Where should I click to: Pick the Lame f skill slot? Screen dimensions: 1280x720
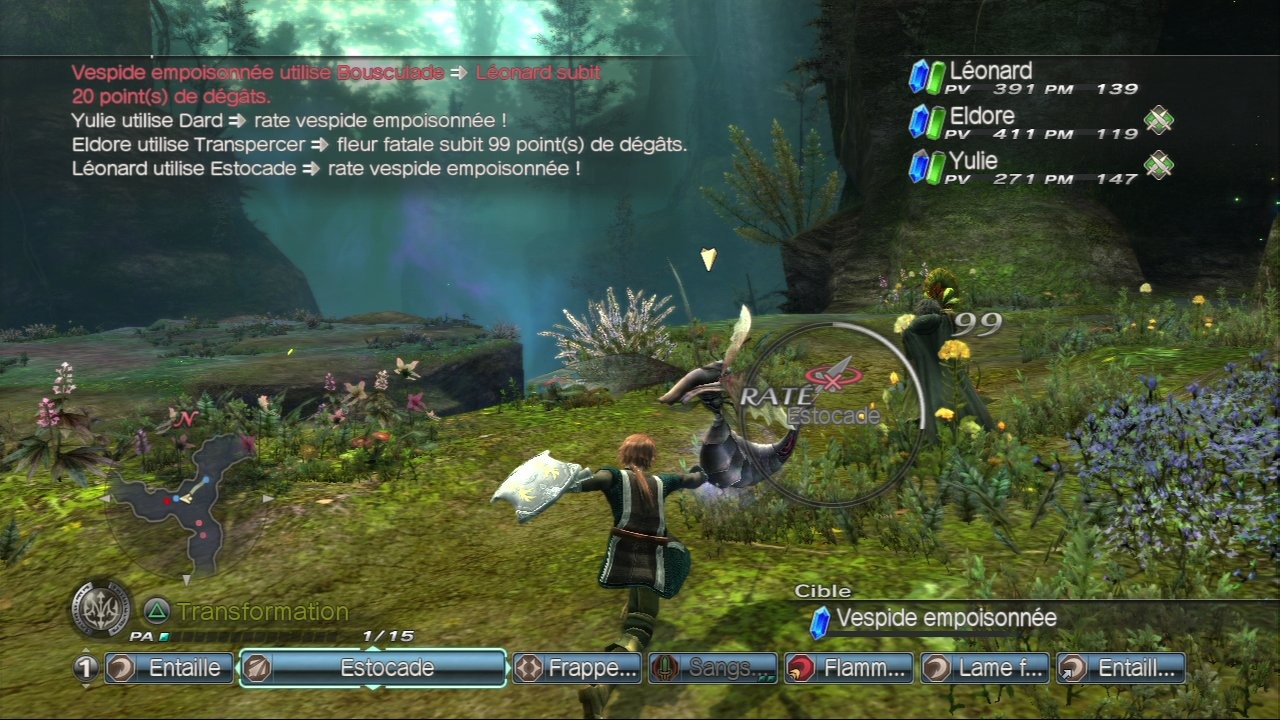[985, 668]
